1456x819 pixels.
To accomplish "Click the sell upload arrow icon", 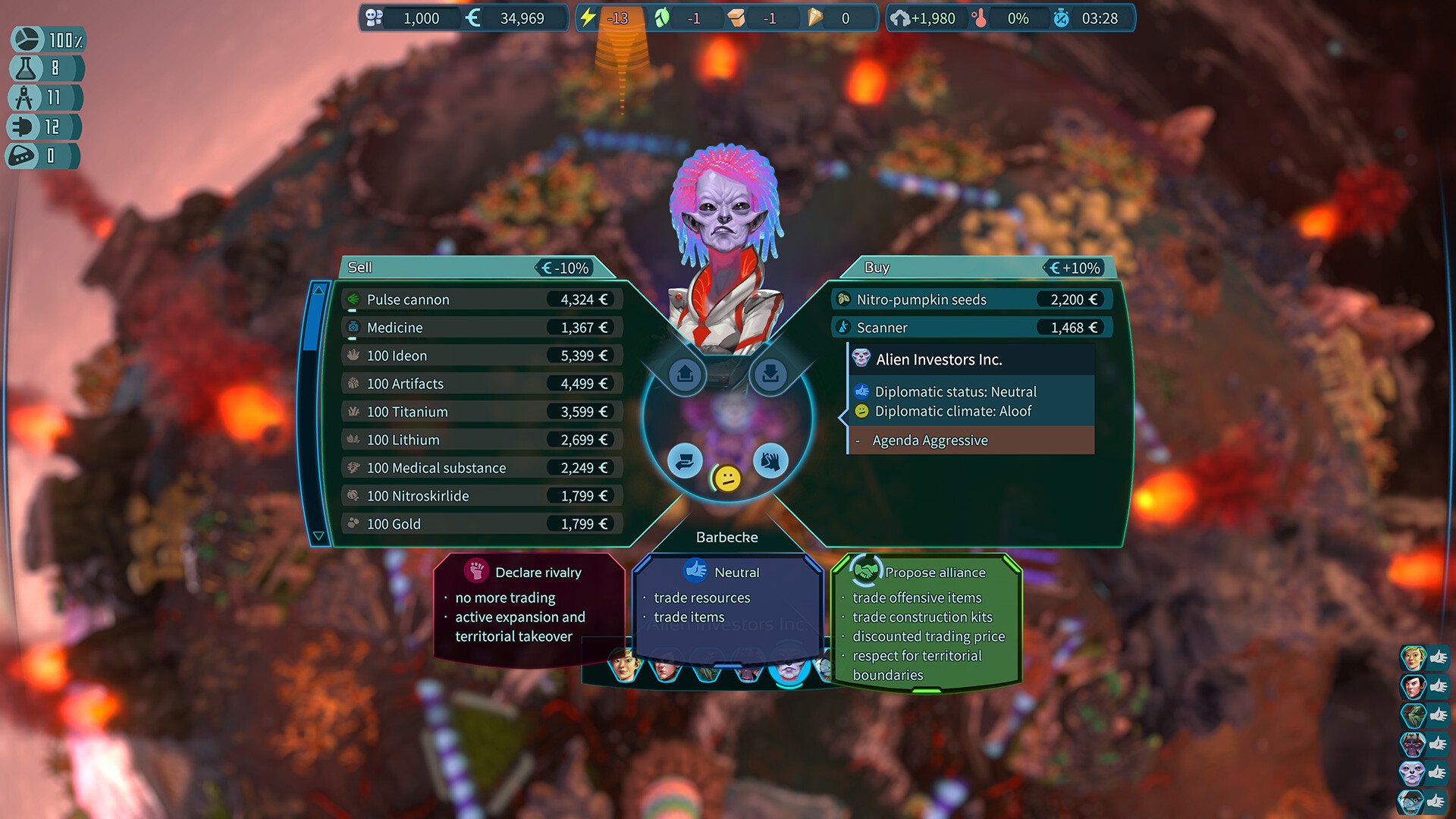I will 686,374.
